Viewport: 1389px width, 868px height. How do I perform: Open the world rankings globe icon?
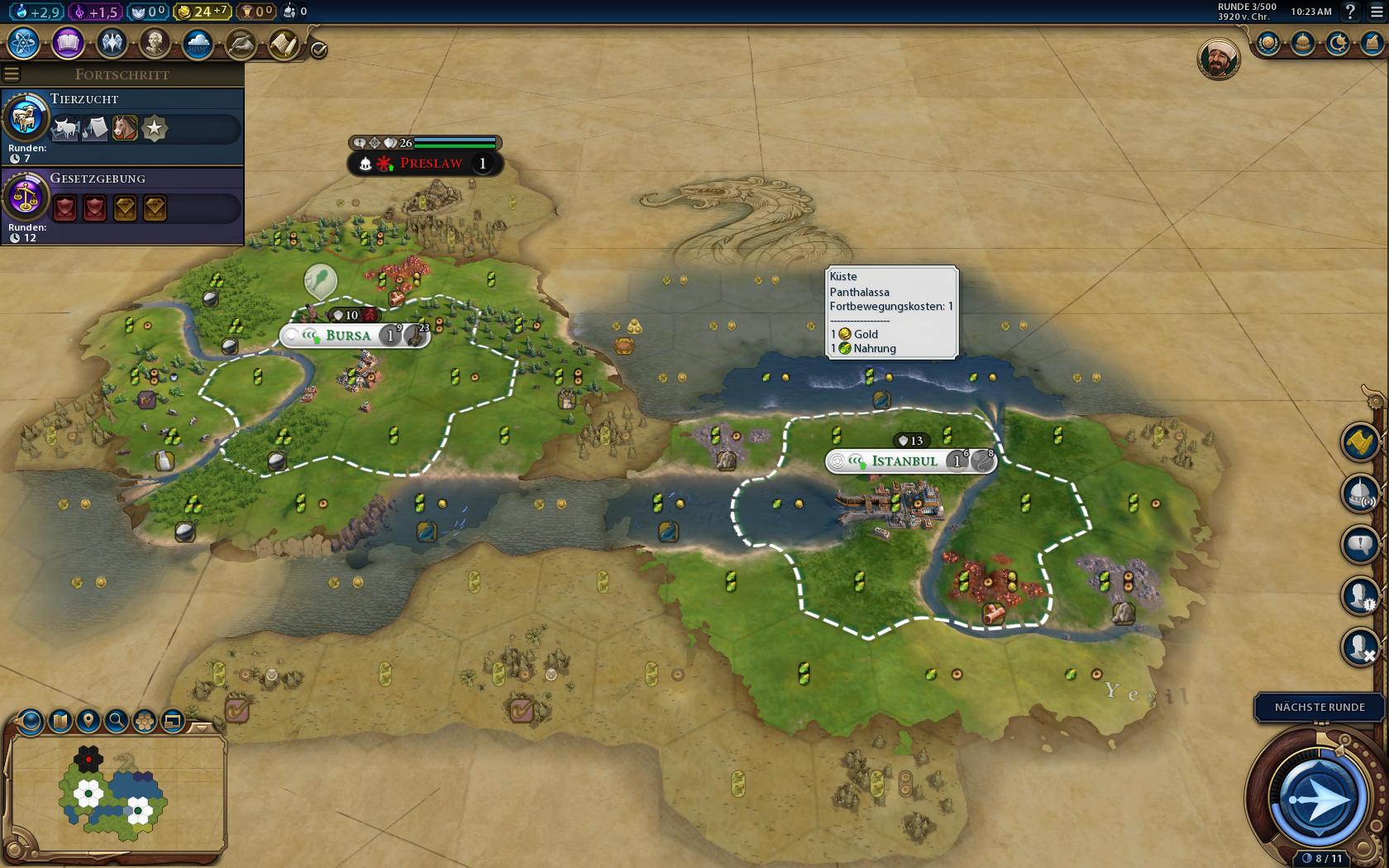[1267, 43]
